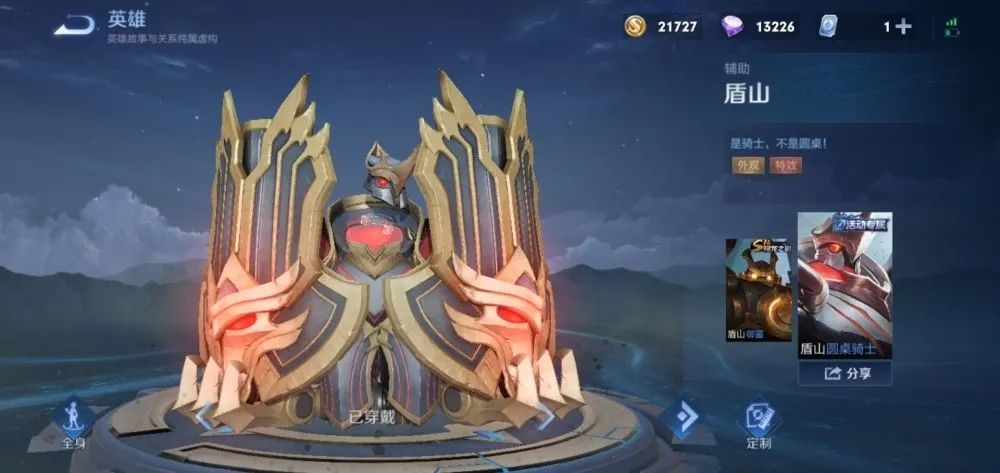Tap the diamond-shaped arrow icon beside 定制

684,418
